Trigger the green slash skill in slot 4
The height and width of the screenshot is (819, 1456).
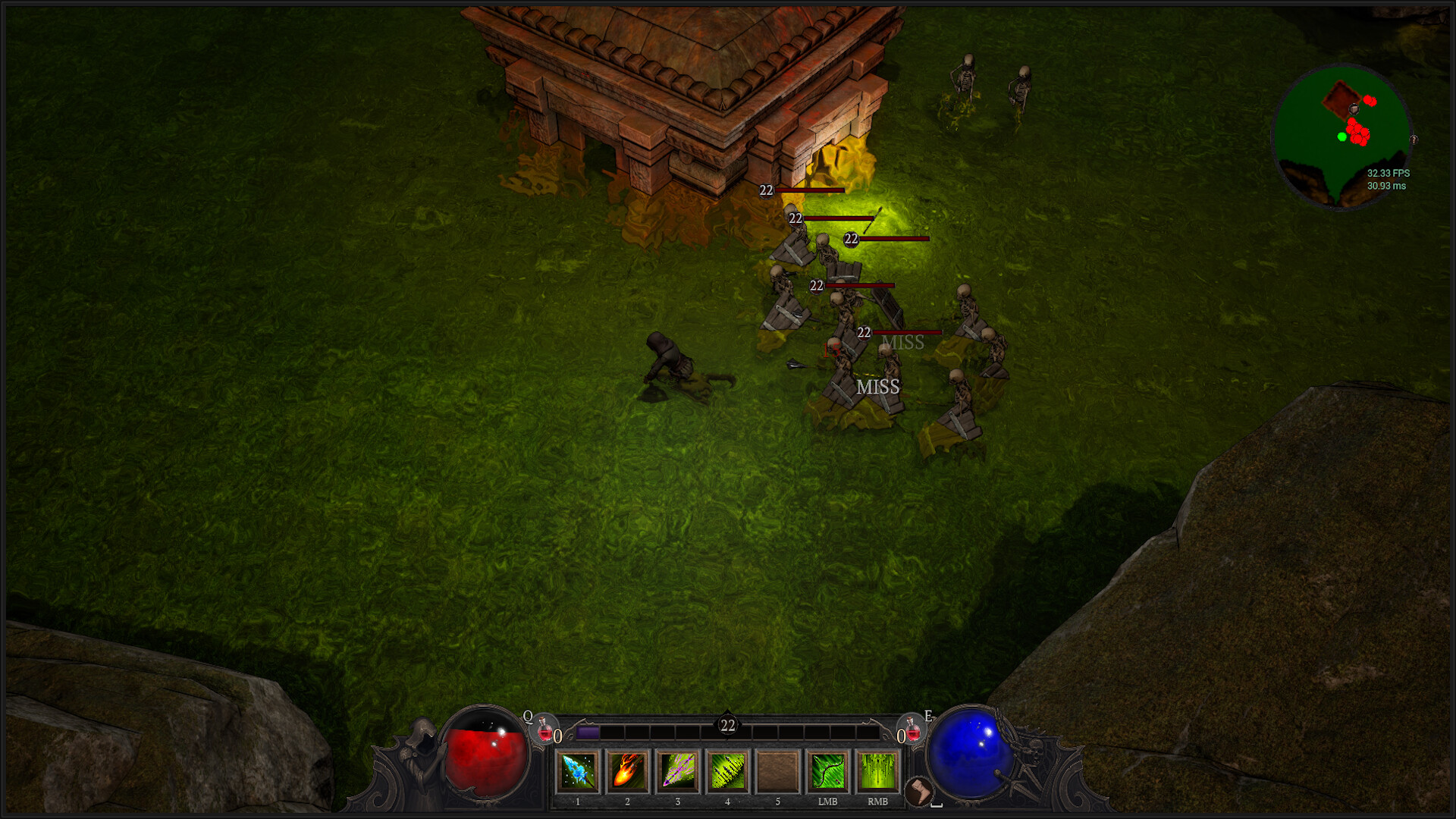click(726, 771)
